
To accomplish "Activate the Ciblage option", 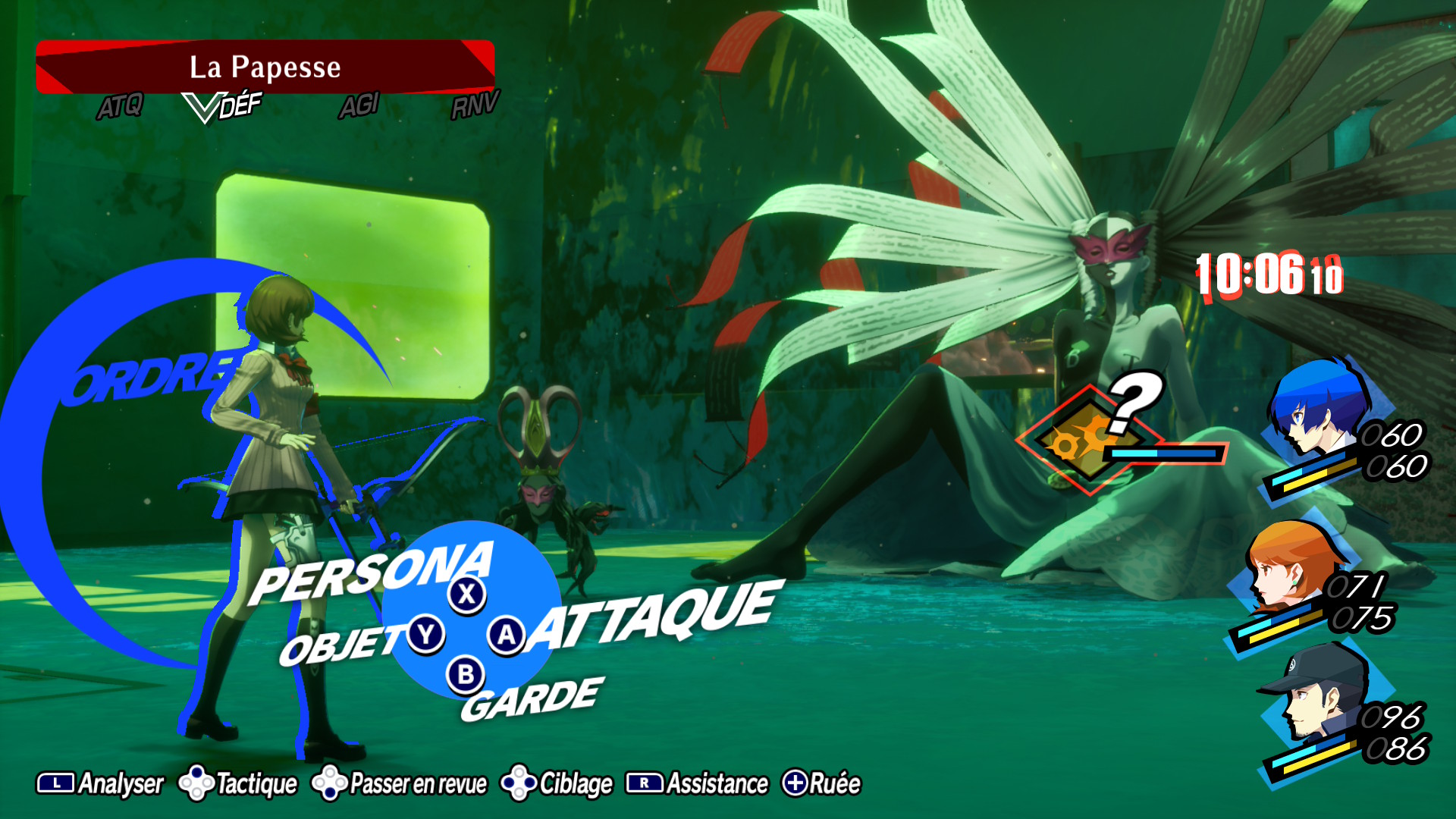I will click(x=557, y=783).
